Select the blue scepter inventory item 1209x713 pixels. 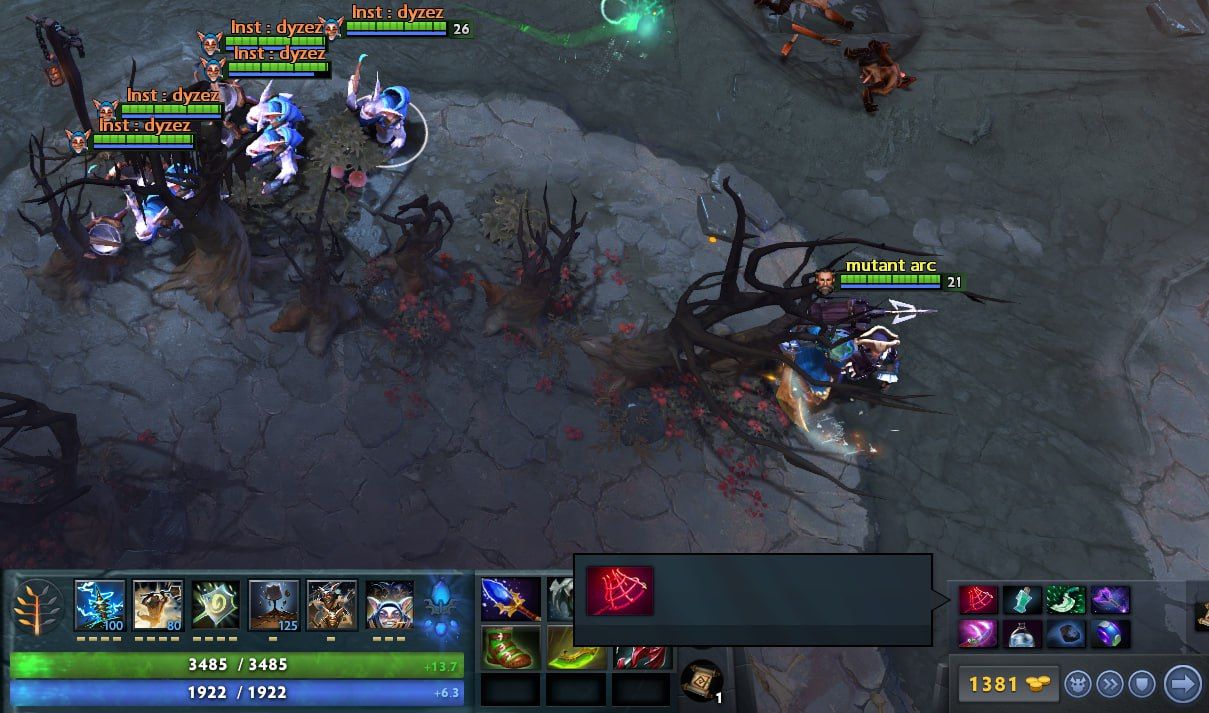click(x=510, y=599)
